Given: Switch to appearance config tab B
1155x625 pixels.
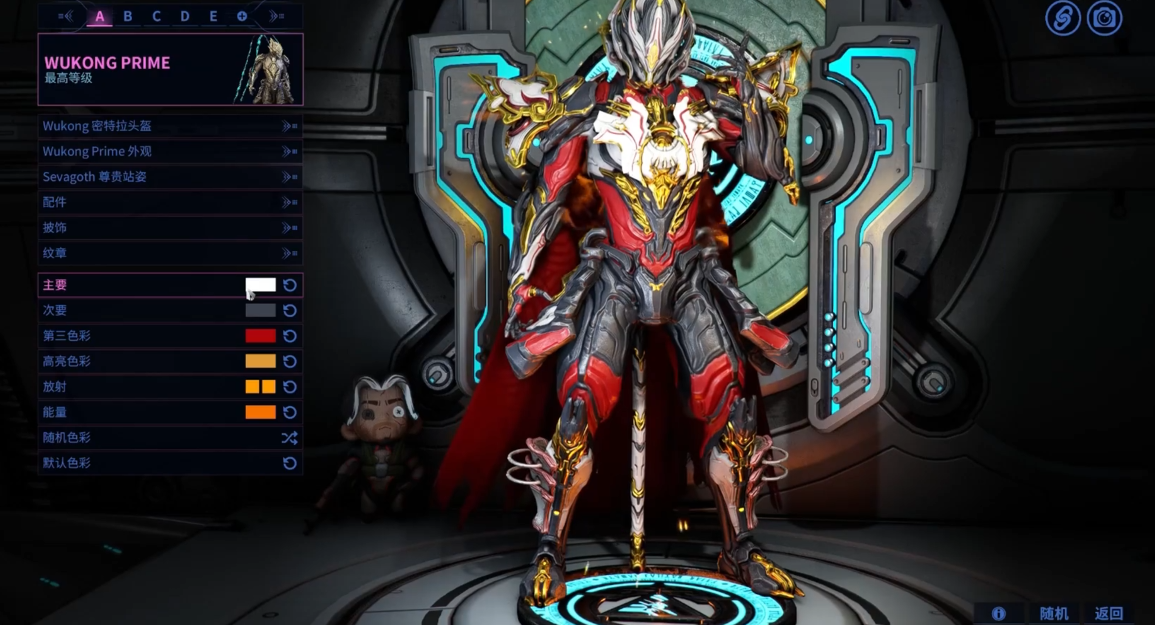Looking at the screenshot, I should pyautogui.click(x=128, y=16).
